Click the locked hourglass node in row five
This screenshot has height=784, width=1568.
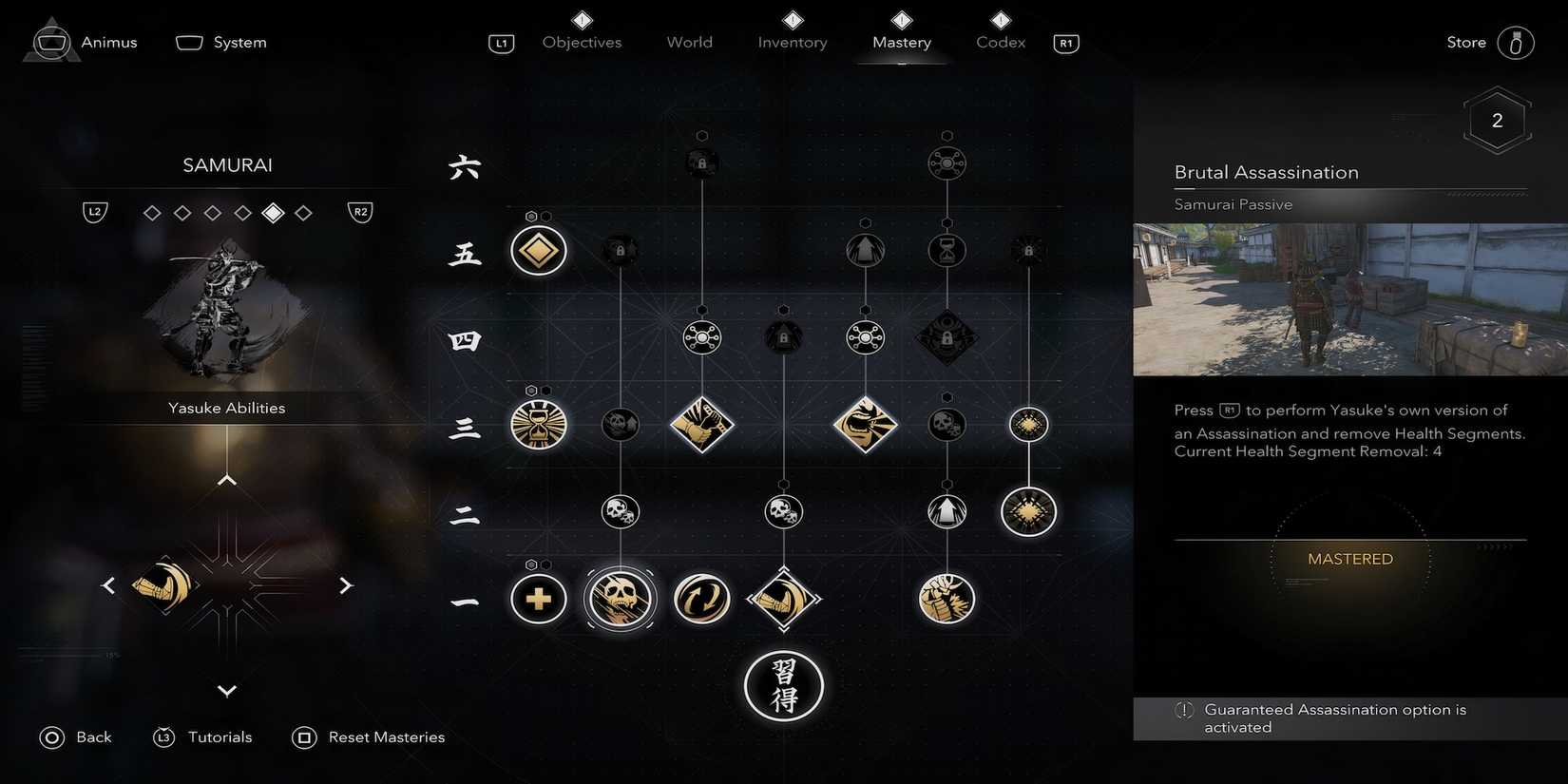pos(947,250)
